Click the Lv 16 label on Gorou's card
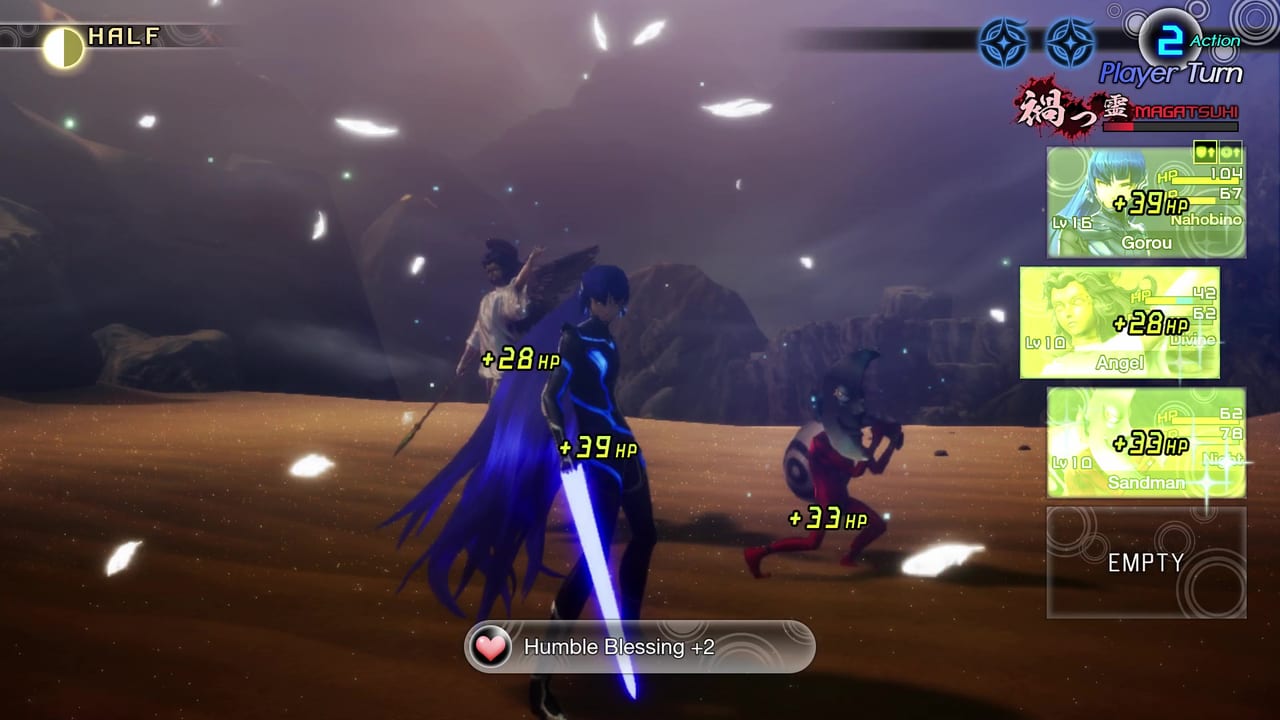The width and height of the screenshot is (1280, 720). 1072,222
